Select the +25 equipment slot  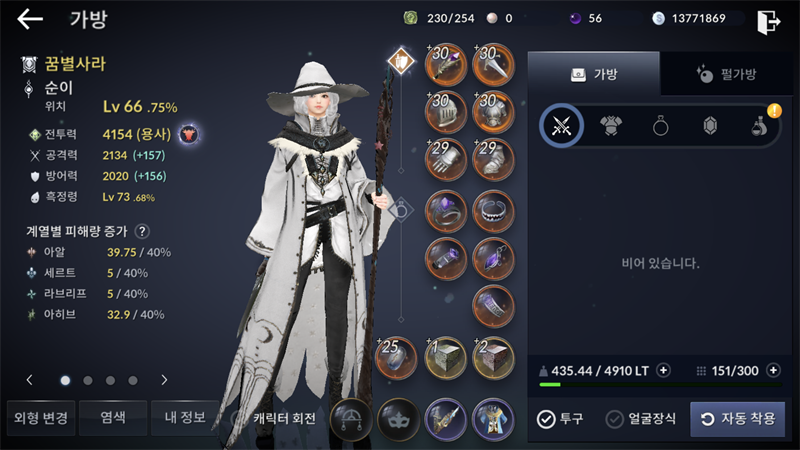pyautogui.click(x=396, y=357)
